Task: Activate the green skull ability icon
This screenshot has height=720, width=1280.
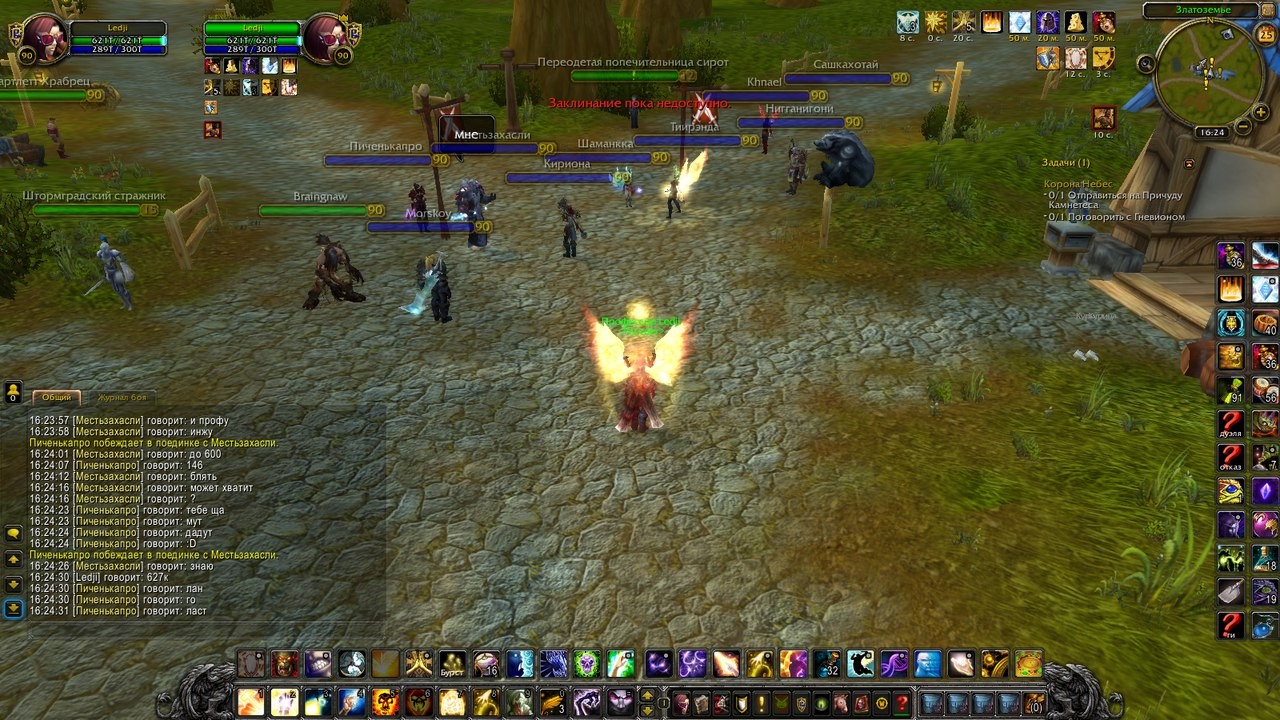Action: (586, 664)
